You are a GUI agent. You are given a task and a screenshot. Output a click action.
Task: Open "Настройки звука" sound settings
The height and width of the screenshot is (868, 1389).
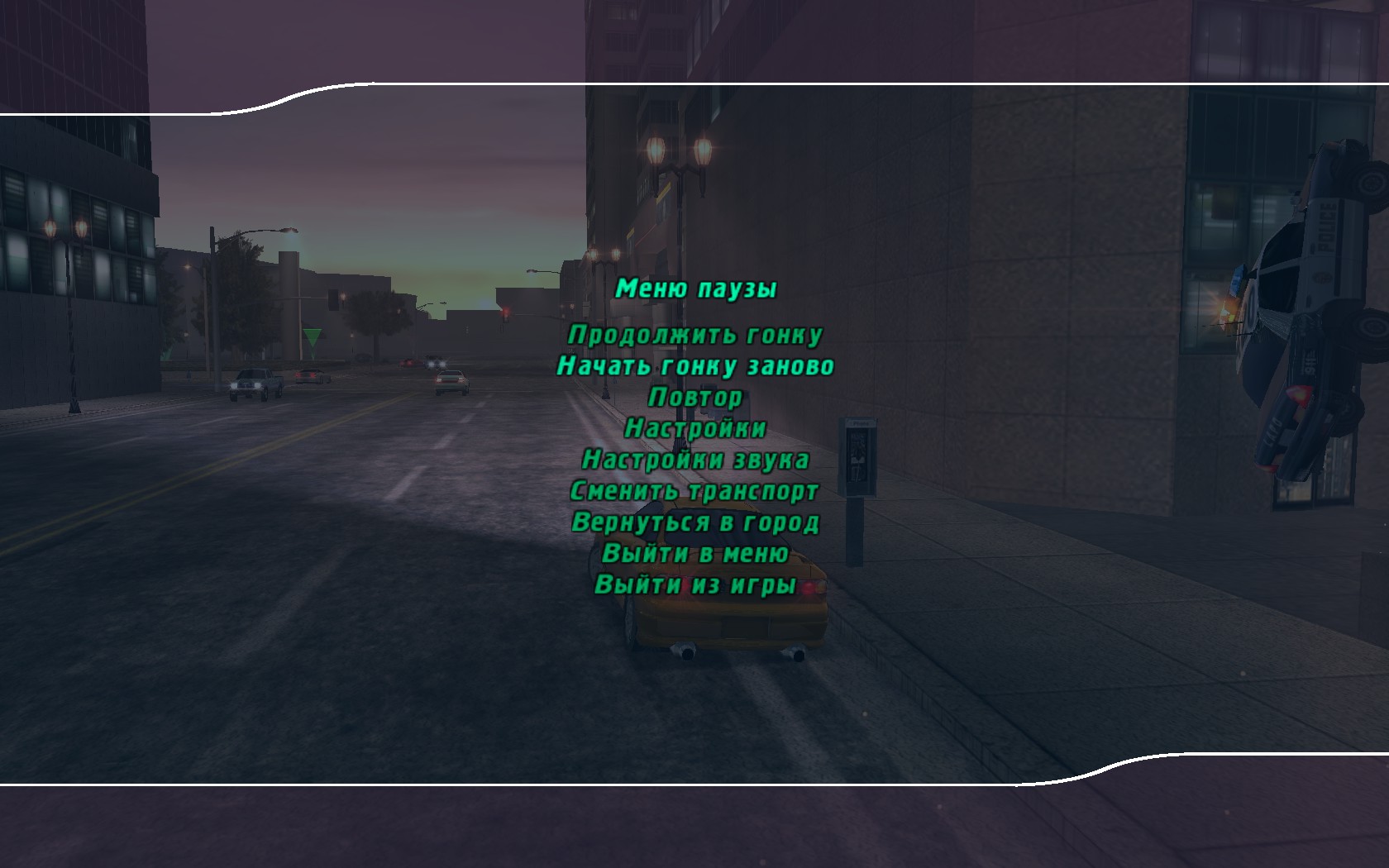pyautogui.click(x=697, y=461)
